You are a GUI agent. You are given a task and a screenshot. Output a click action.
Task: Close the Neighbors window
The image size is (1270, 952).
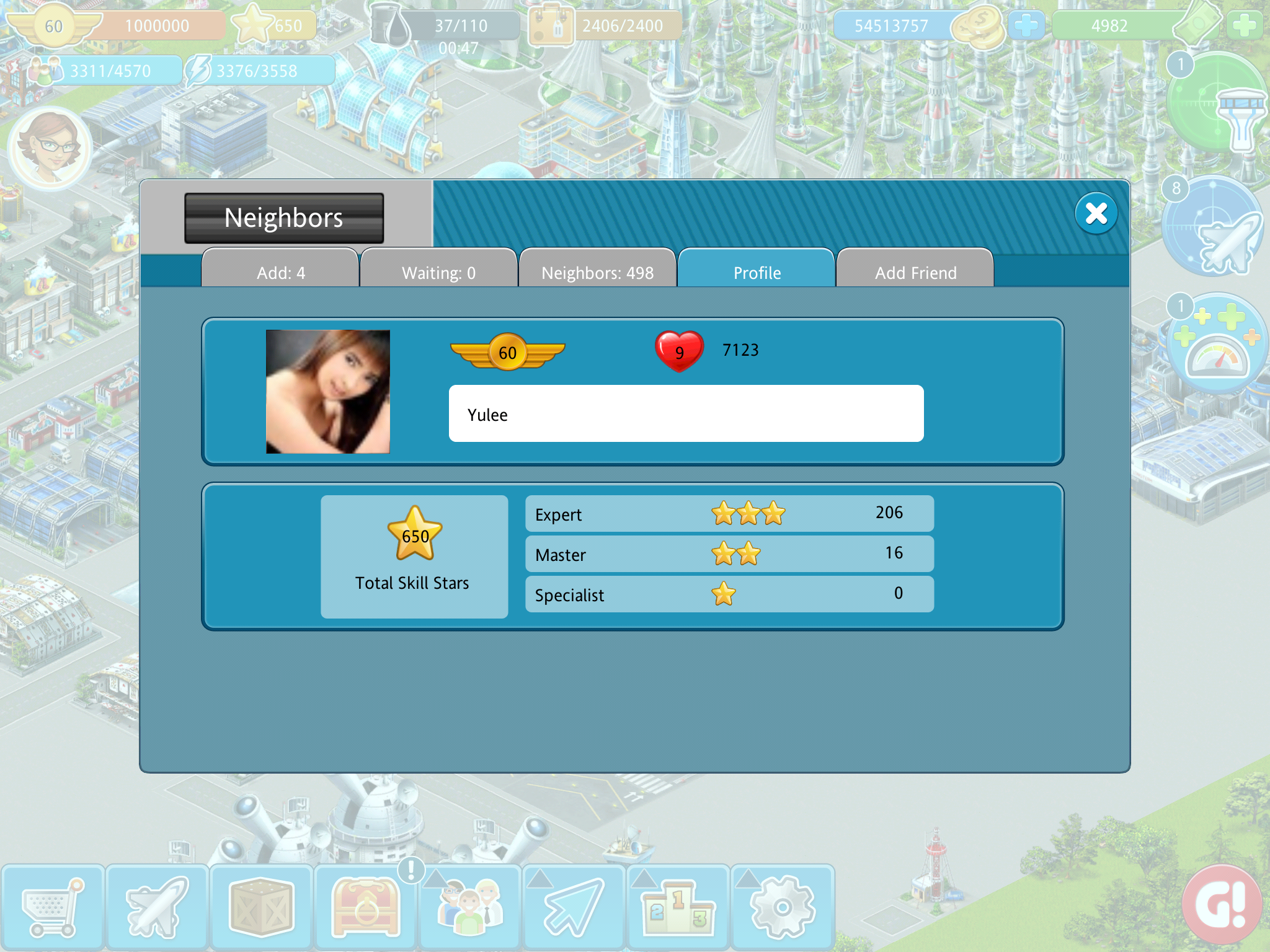click(1096, 214)
